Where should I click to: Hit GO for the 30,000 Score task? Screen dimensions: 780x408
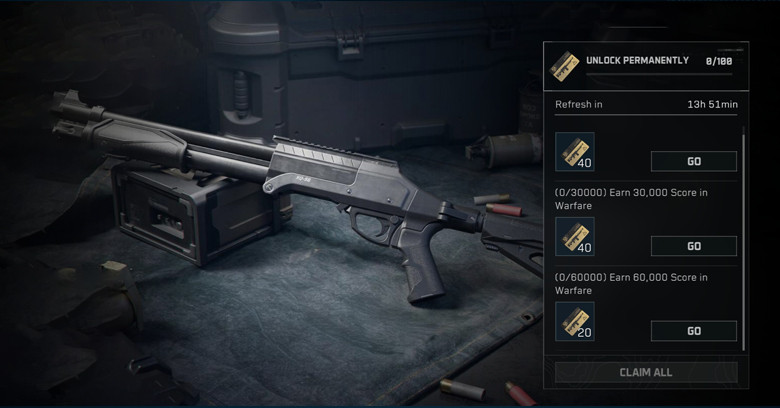693,246
